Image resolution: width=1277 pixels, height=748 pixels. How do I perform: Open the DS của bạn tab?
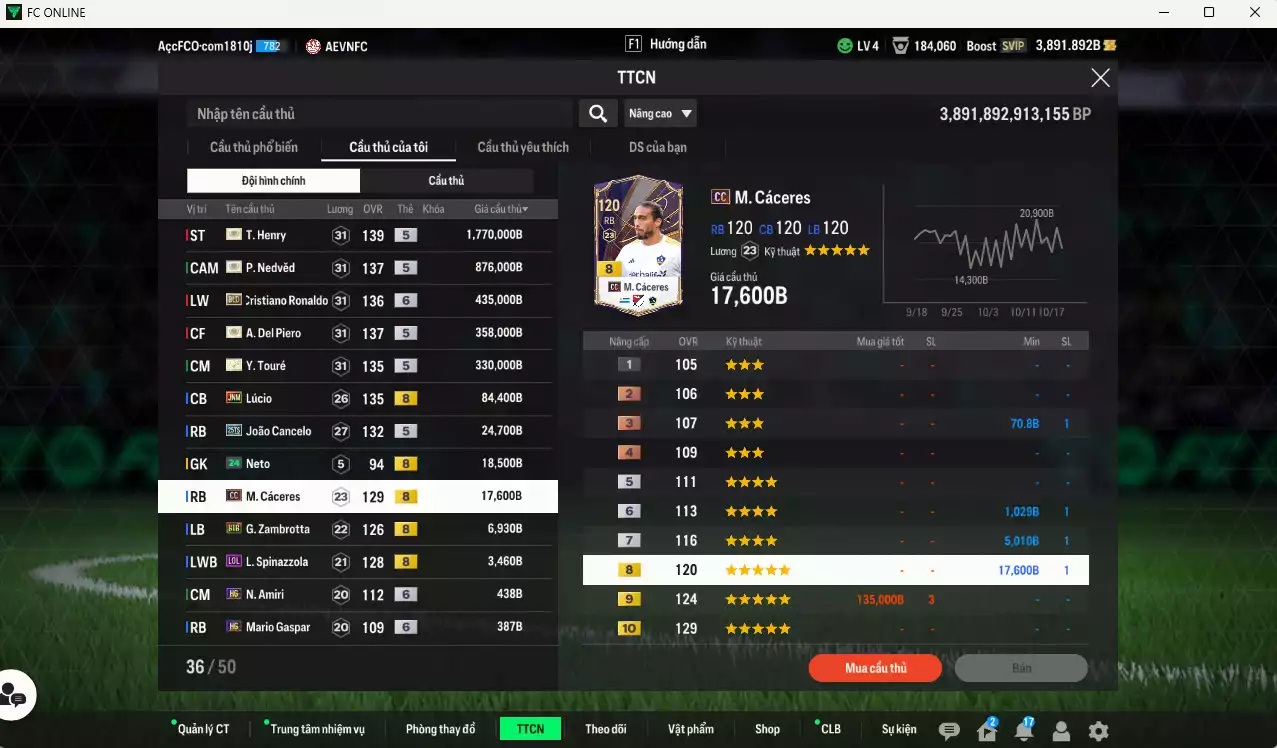pos(657,147)
